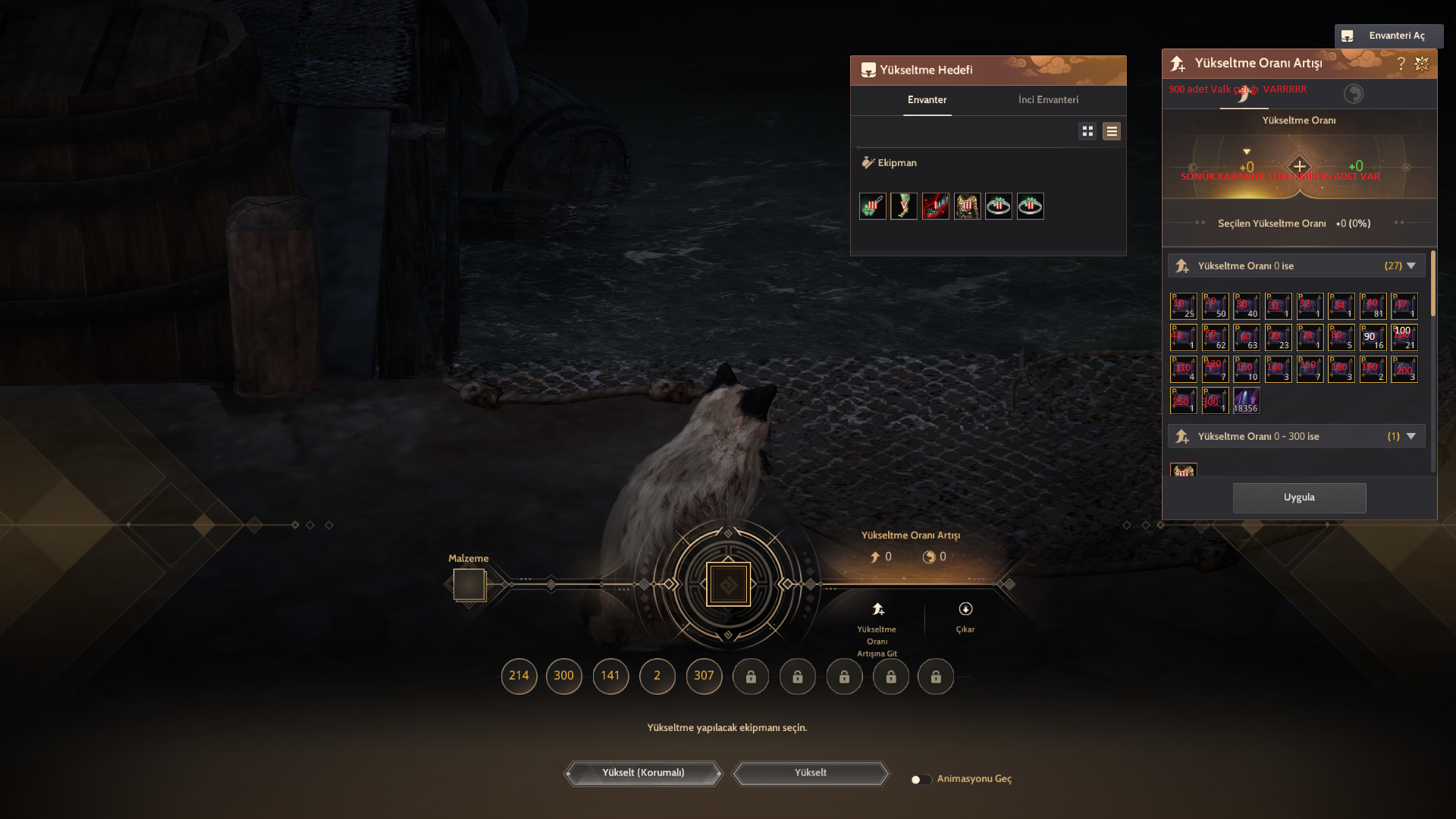Open the question mark help

pos(1401,64)
